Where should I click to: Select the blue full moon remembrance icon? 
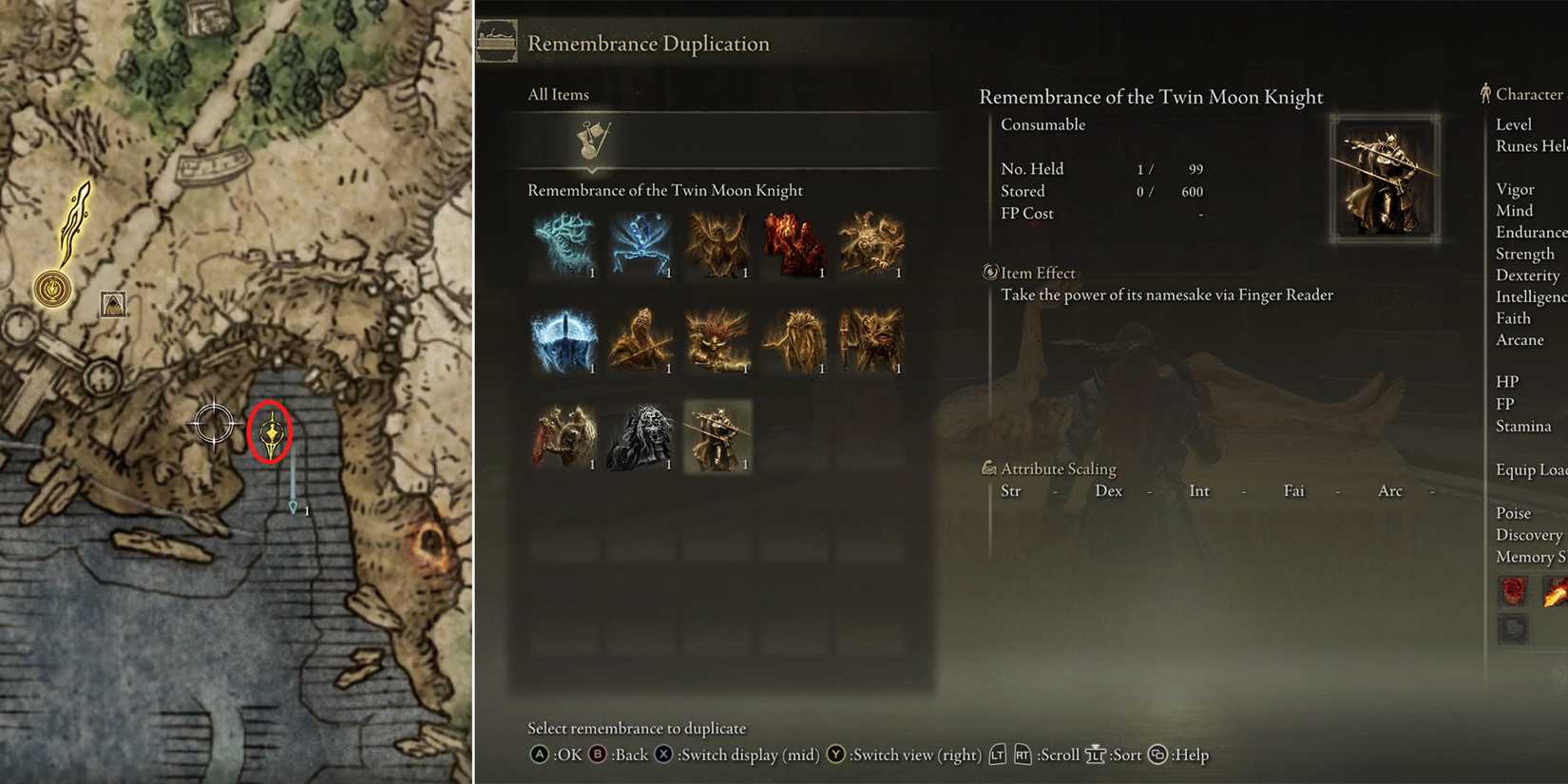pyautogui.click(x=564, y=340)
